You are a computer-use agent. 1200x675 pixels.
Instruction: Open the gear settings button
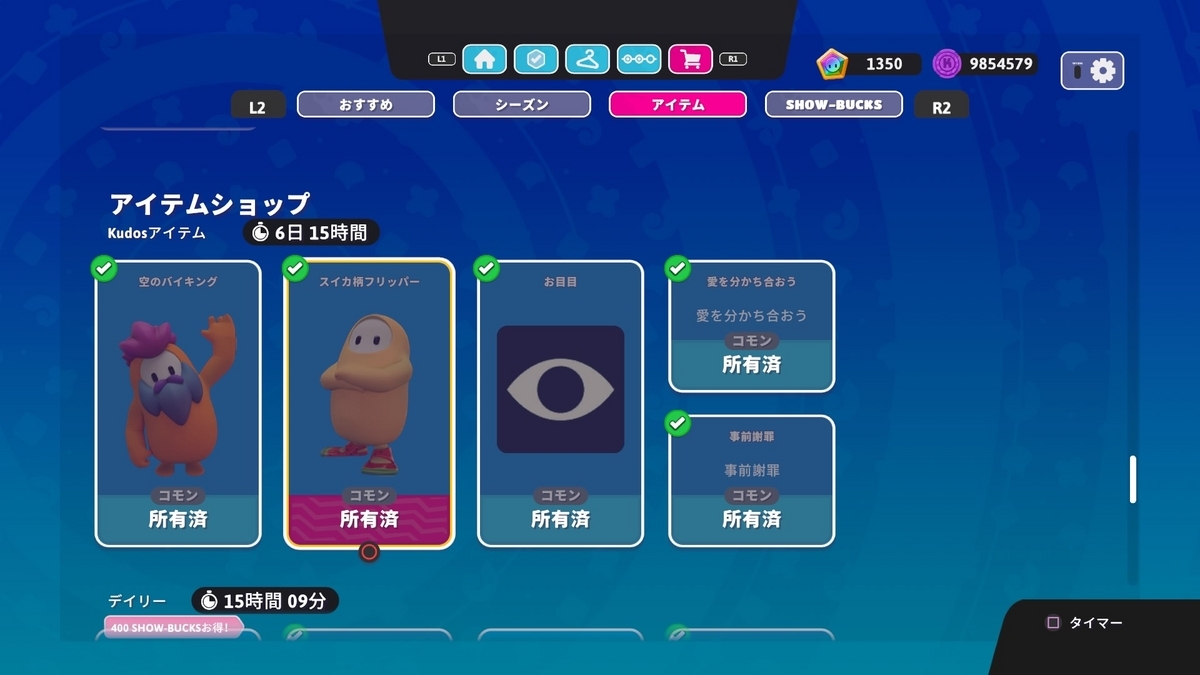[1092, 70]
